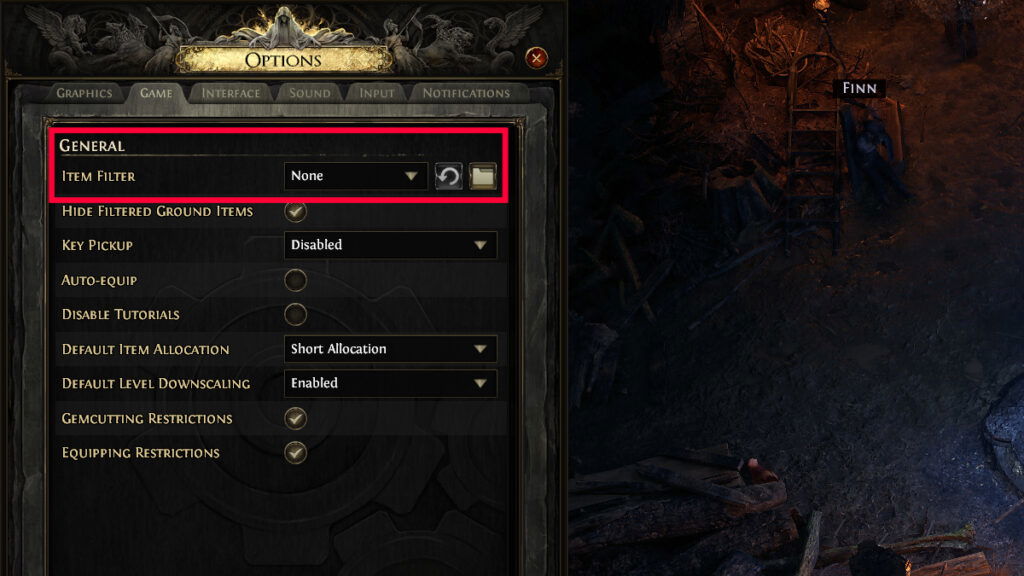Show the Notifications tab
The width and height of the screenshot is (1024, 576).
coord(466,93)
